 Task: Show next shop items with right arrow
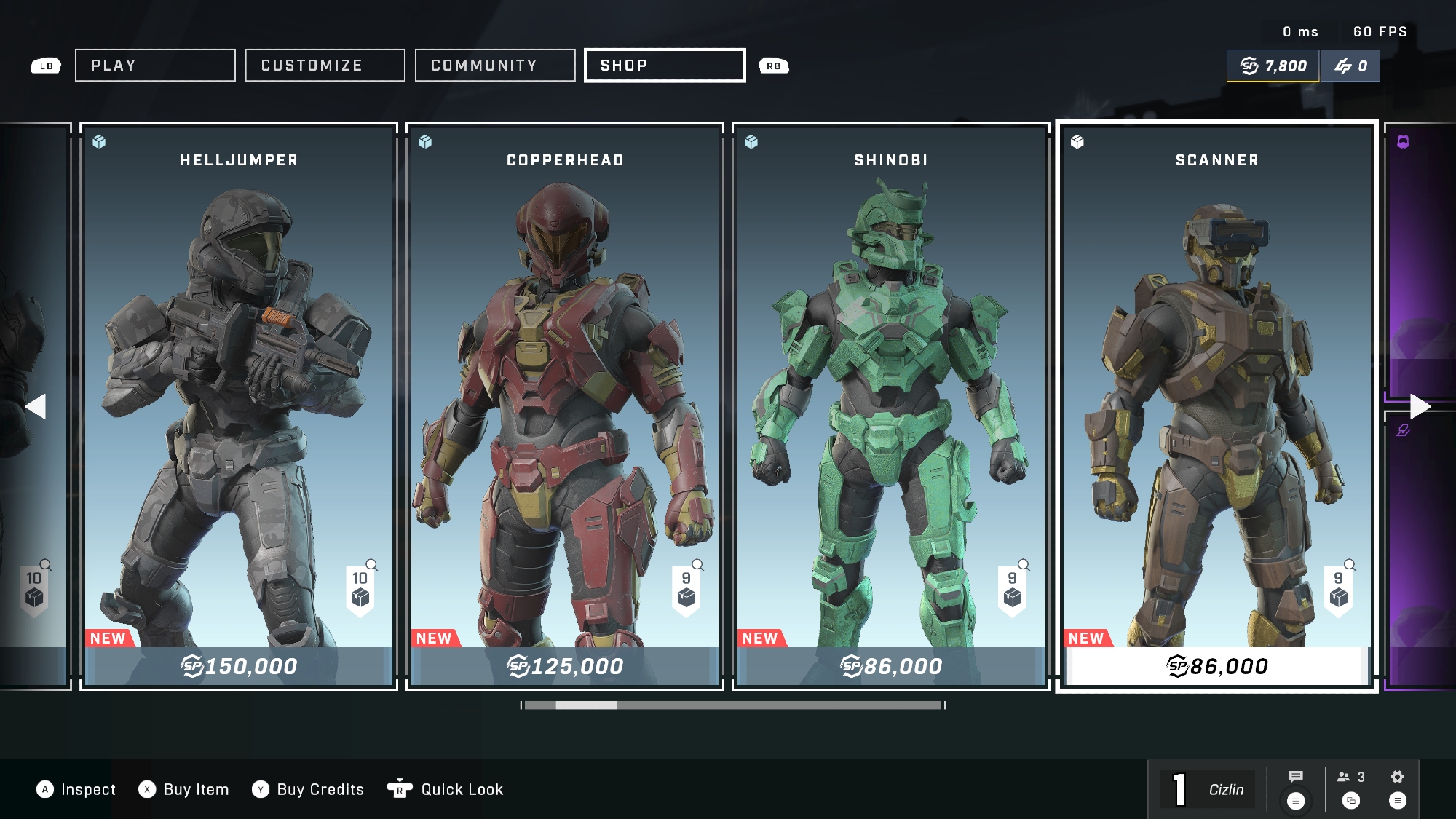(x=1420, y=406)
